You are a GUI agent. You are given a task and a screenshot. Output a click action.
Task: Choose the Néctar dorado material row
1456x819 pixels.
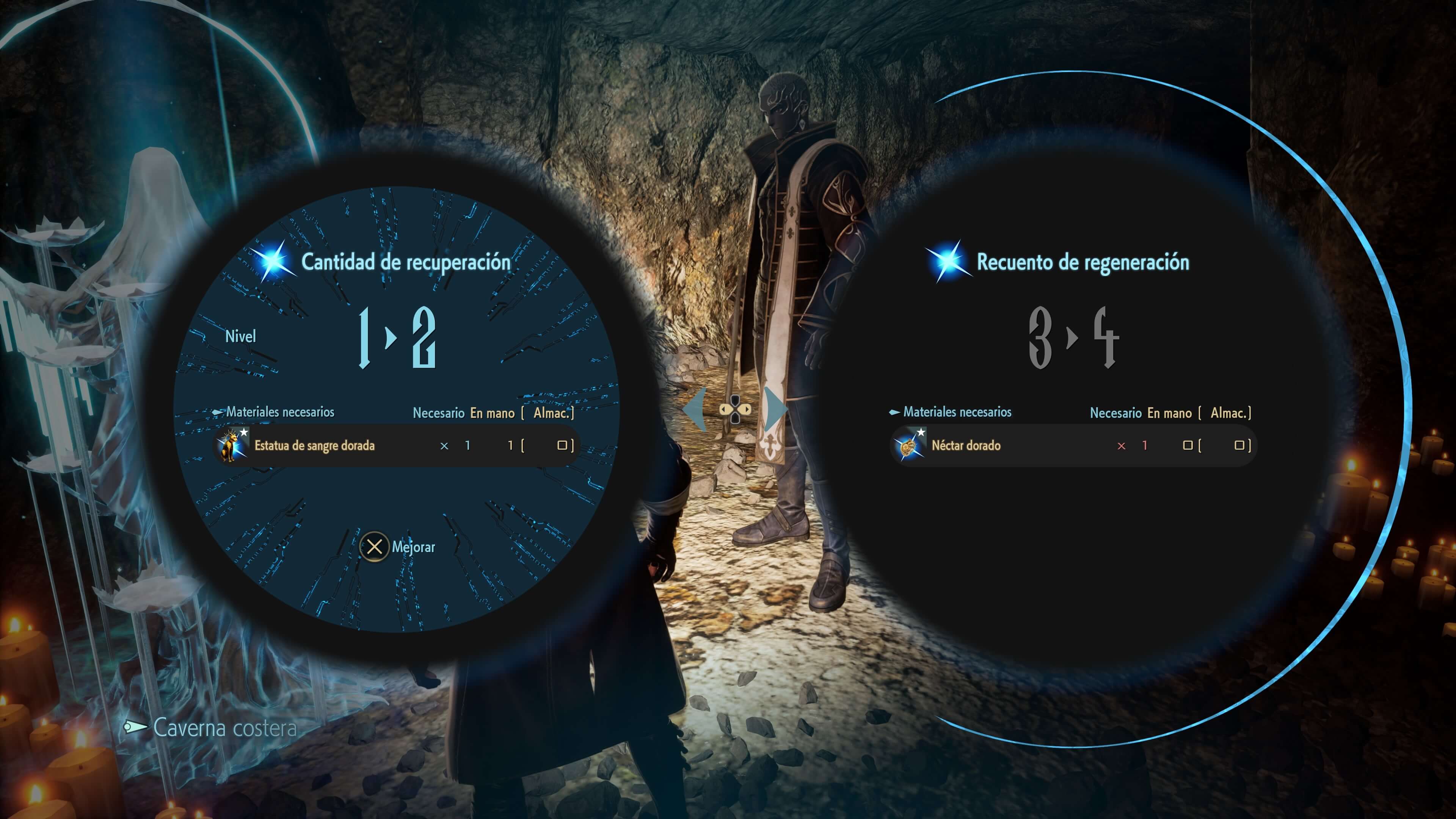point(1073,446)
